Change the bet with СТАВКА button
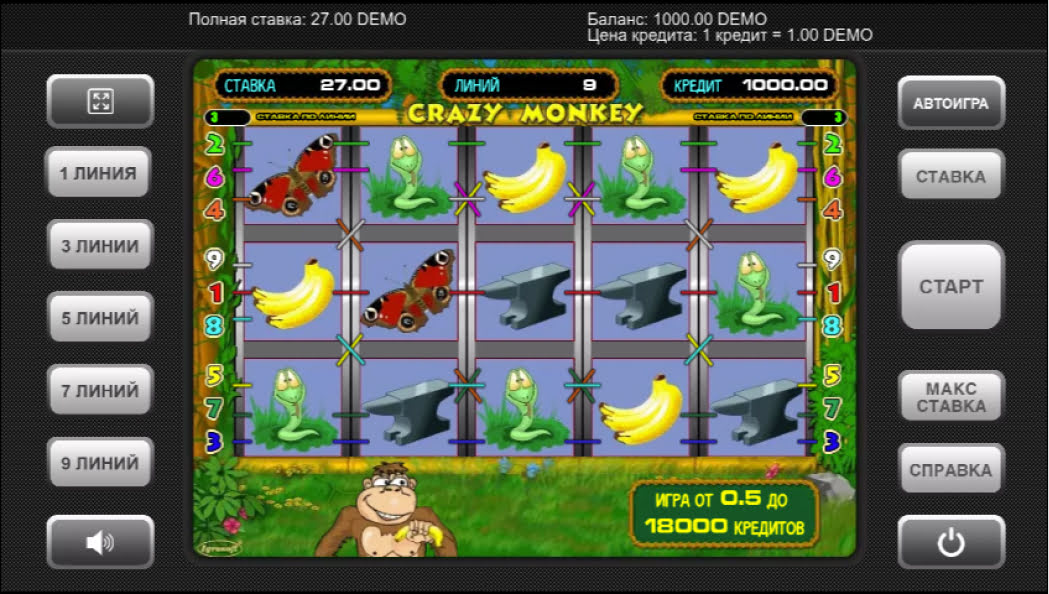 click(x=950, y=176)
